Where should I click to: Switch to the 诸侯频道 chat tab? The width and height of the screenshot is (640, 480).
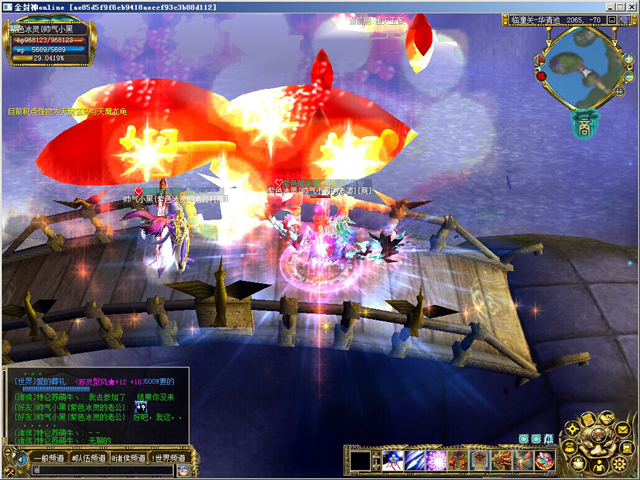click(x=129, y=458)
